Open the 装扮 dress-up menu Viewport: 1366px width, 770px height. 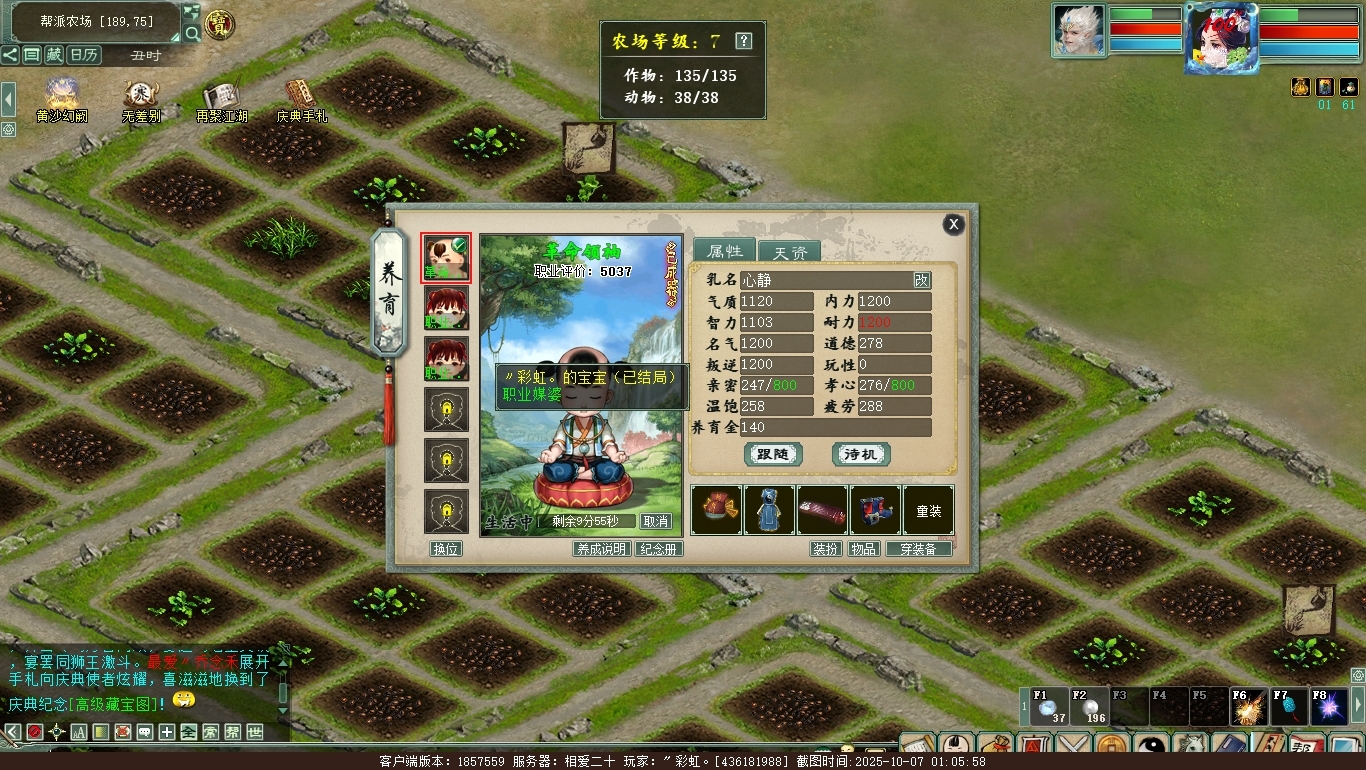825,549
